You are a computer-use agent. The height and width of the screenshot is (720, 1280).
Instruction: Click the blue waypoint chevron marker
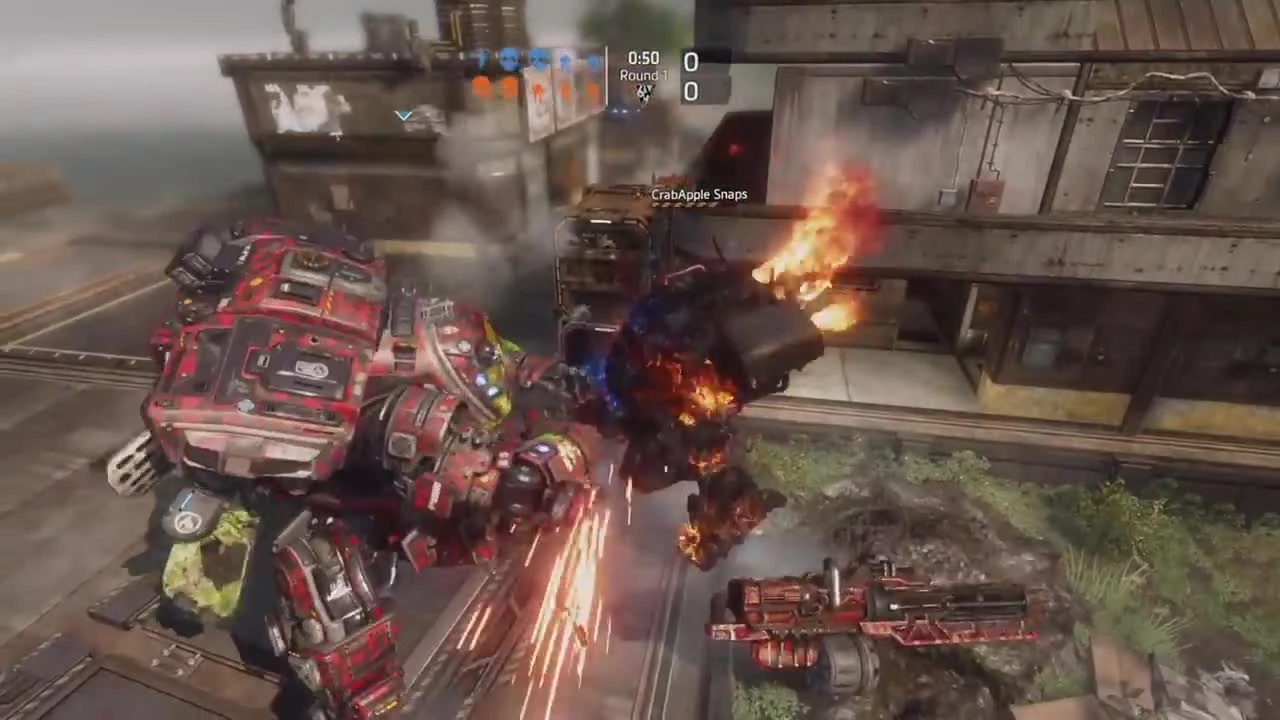[403, 116]
